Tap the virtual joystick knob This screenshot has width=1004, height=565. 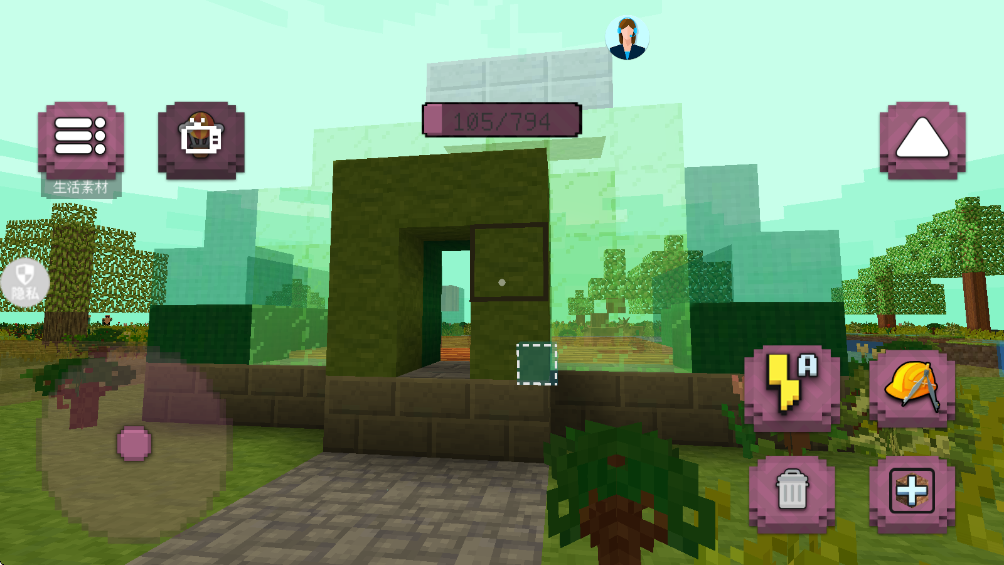coord(133,442)
